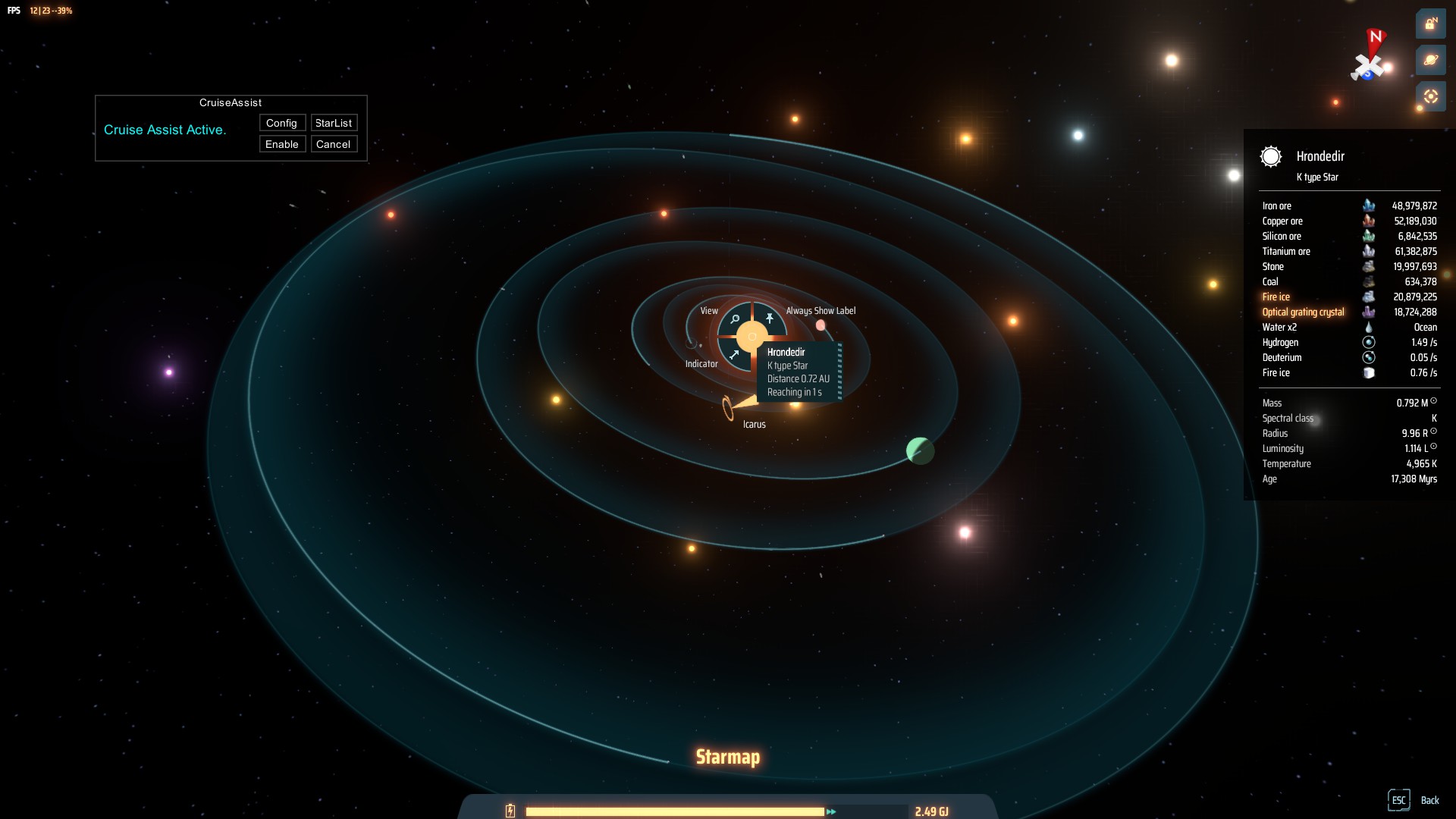The image size is (1456, 819).
Task: Click the ringed planet view button
Action: coord(1430,61)
